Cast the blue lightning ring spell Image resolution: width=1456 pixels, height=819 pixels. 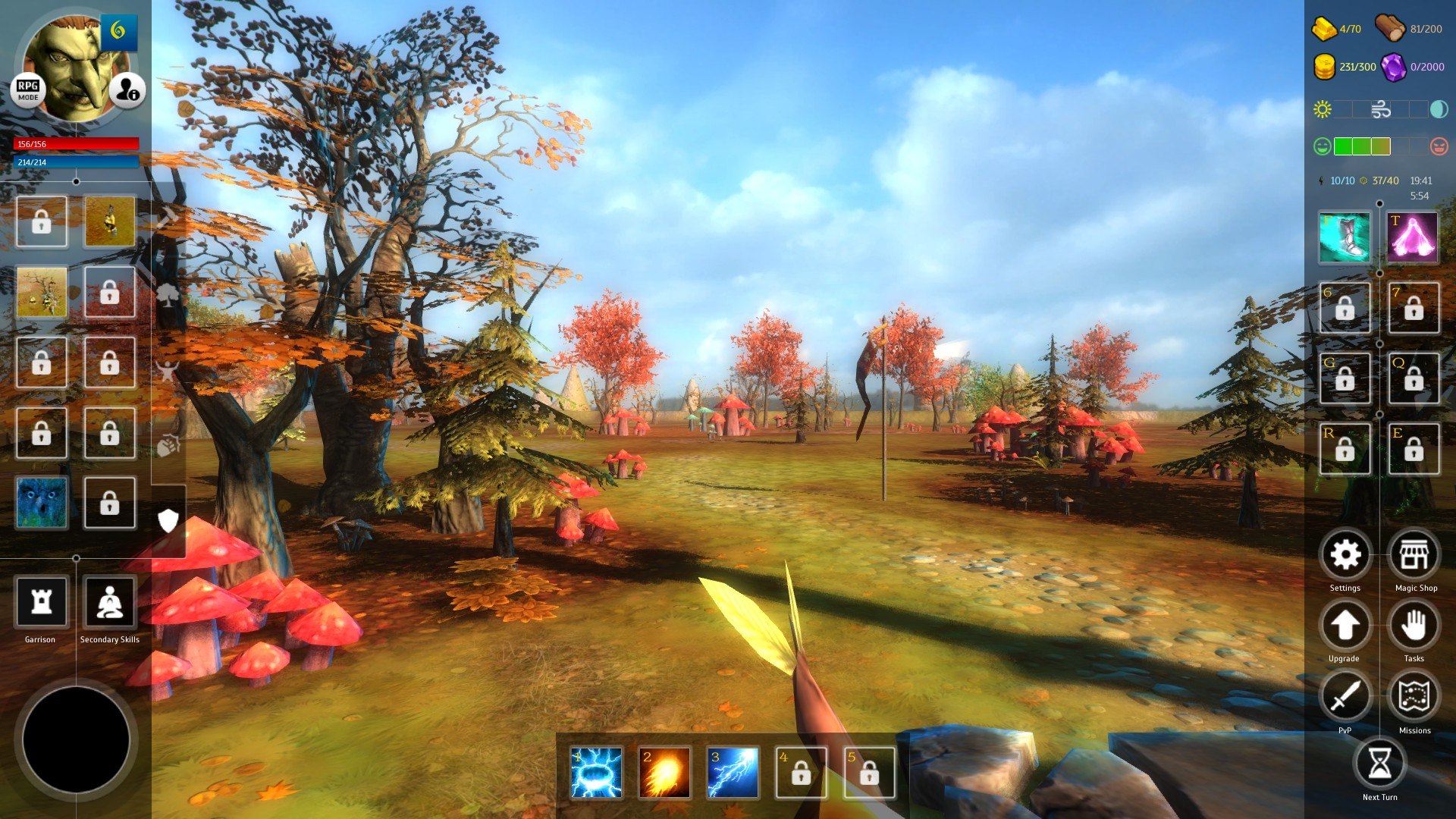pos(597,773)
